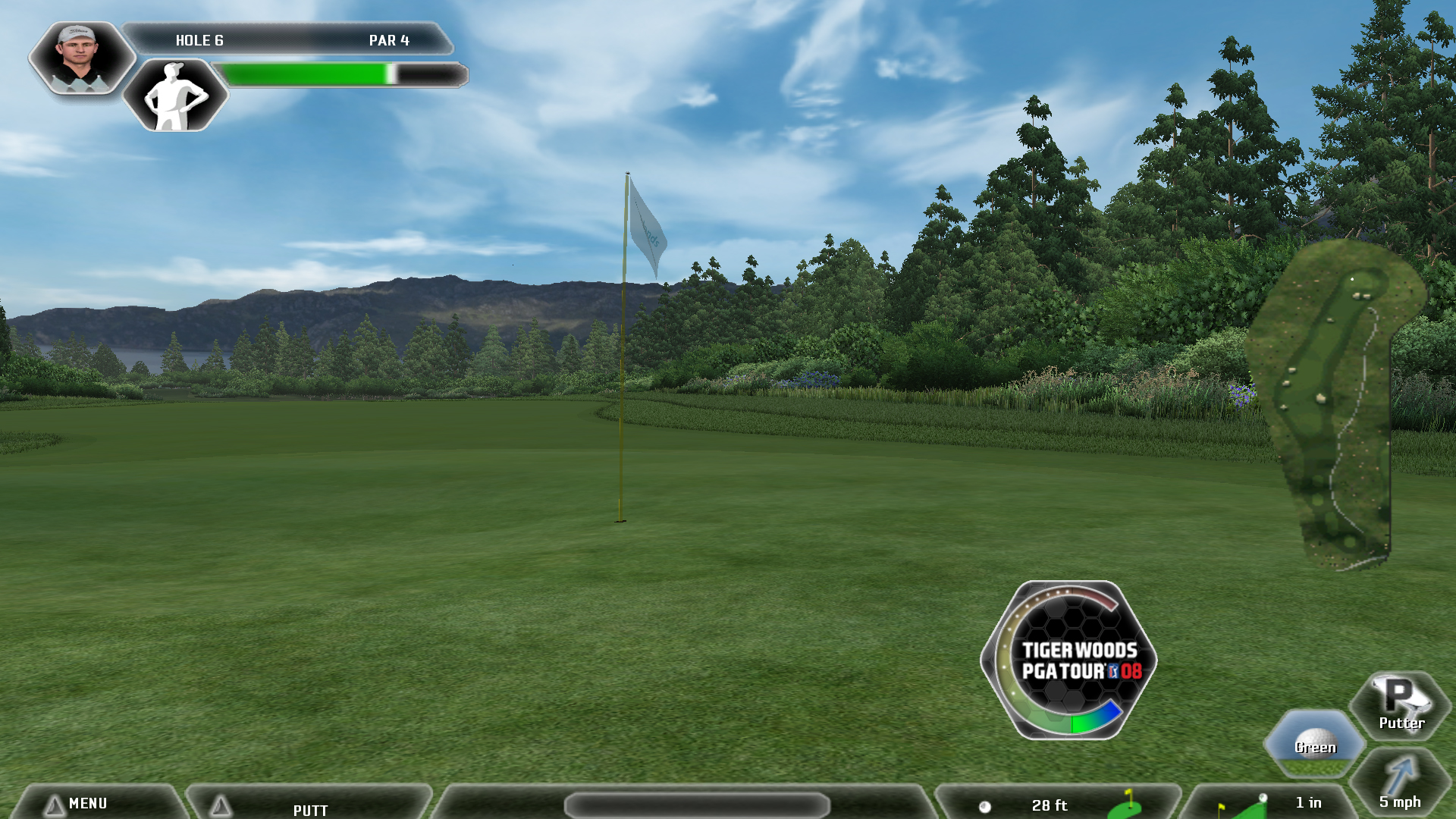This screenshot has width=1456, height=819.
Task: Open the Green lie indicator
Action: [1314, 743]
